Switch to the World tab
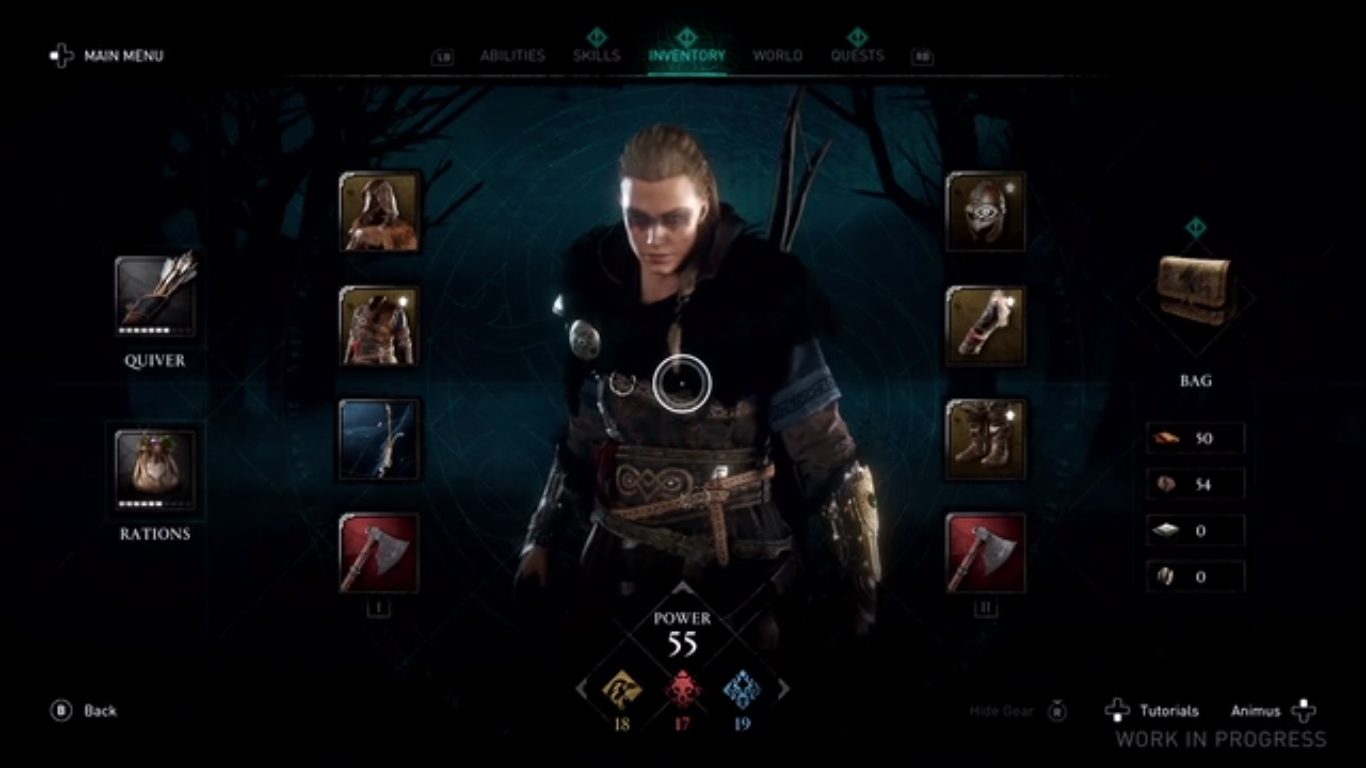This screenshot has height=768, width=1366. [x=779, y=56]
